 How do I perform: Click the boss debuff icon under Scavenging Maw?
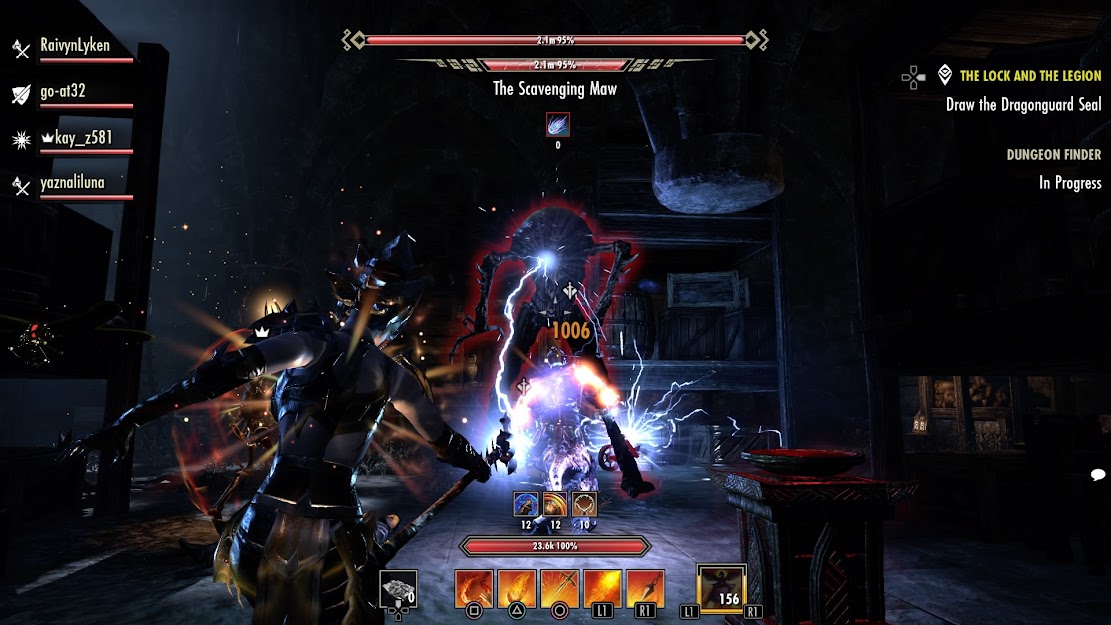point(558,125)
